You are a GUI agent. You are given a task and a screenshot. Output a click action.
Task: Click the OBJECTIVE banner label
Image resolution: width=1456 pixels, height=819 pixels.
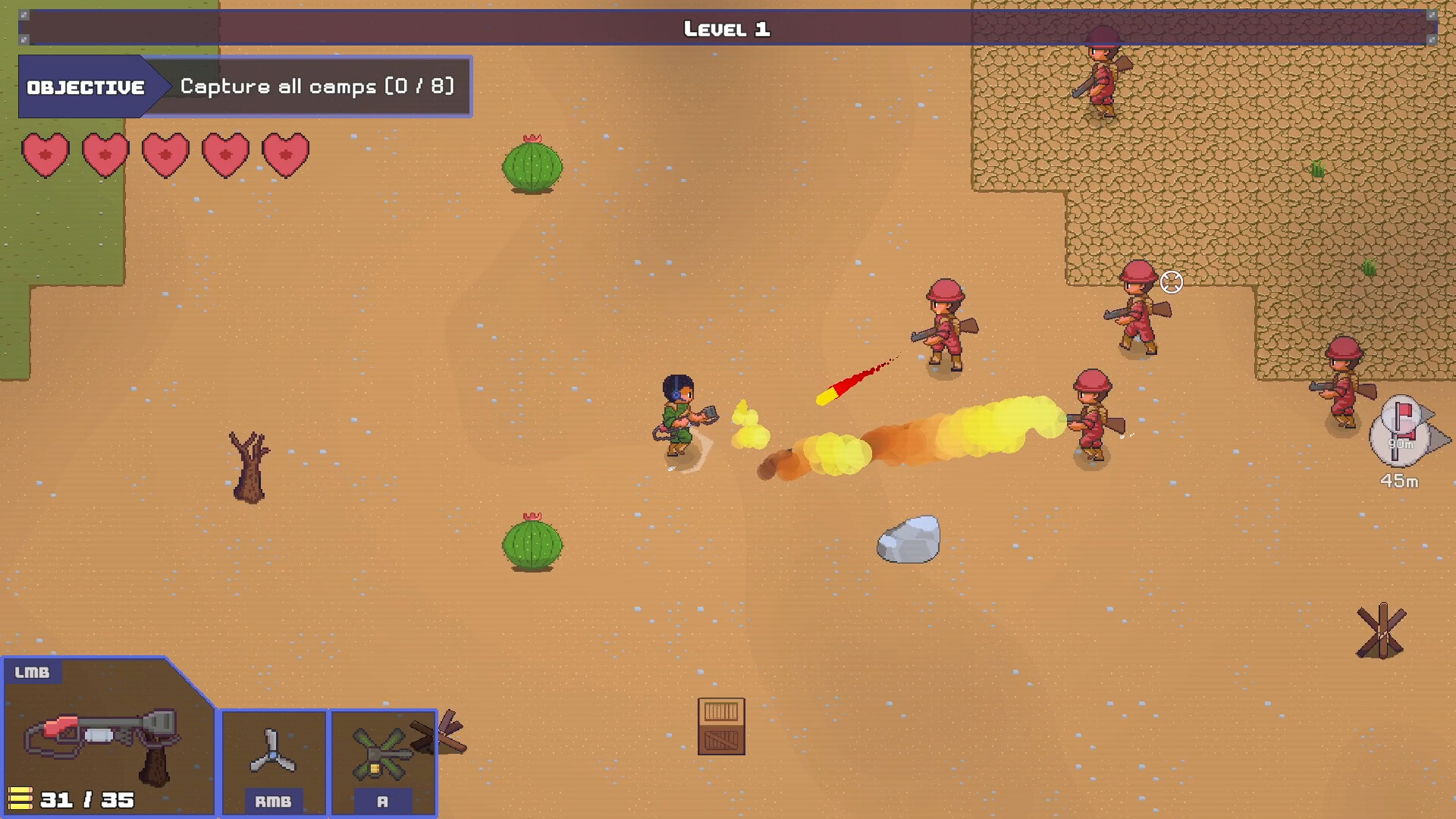point(85,86)
